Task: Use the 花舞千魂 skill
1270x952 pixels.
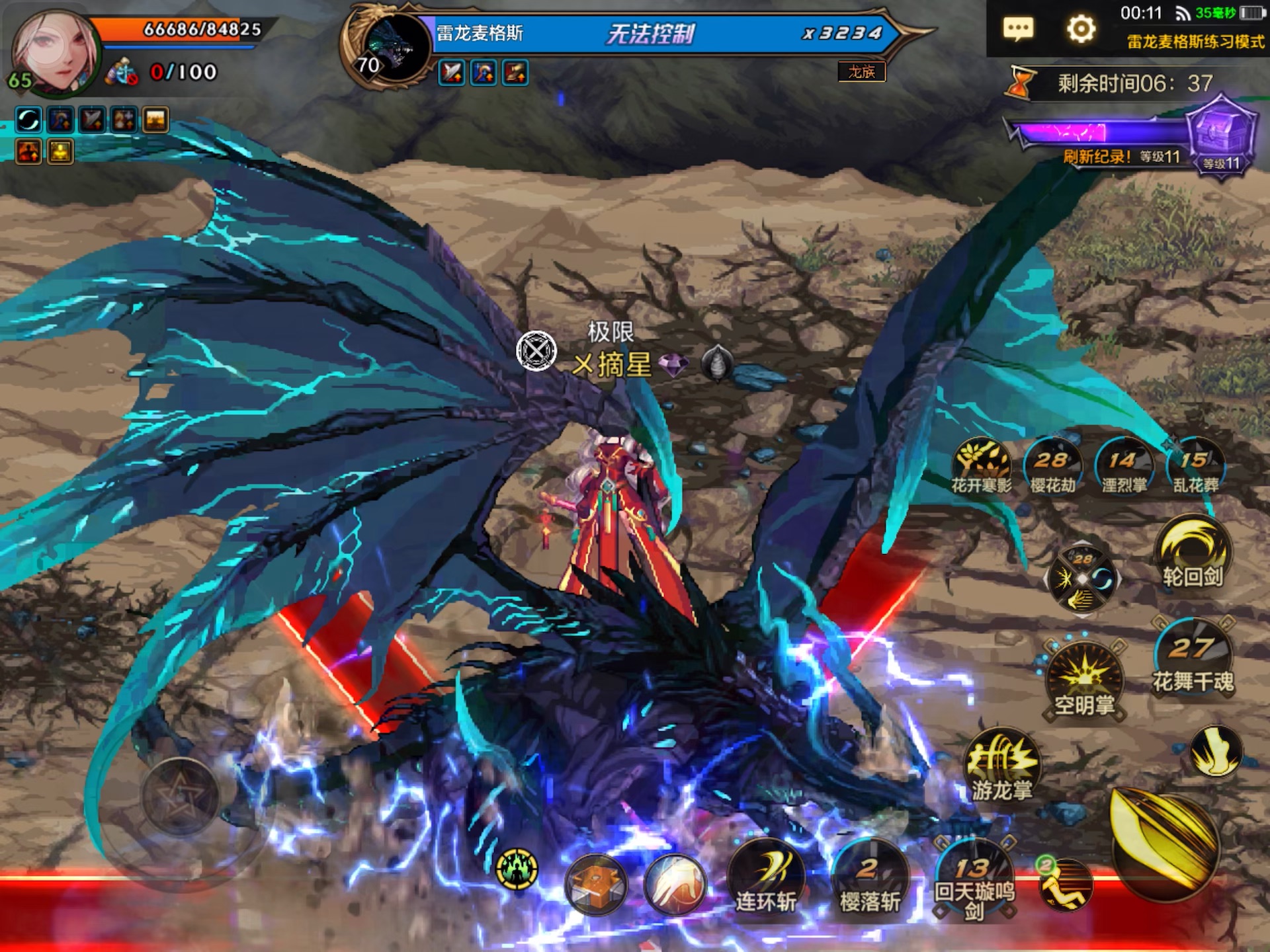Action: tap(1193, 658)
